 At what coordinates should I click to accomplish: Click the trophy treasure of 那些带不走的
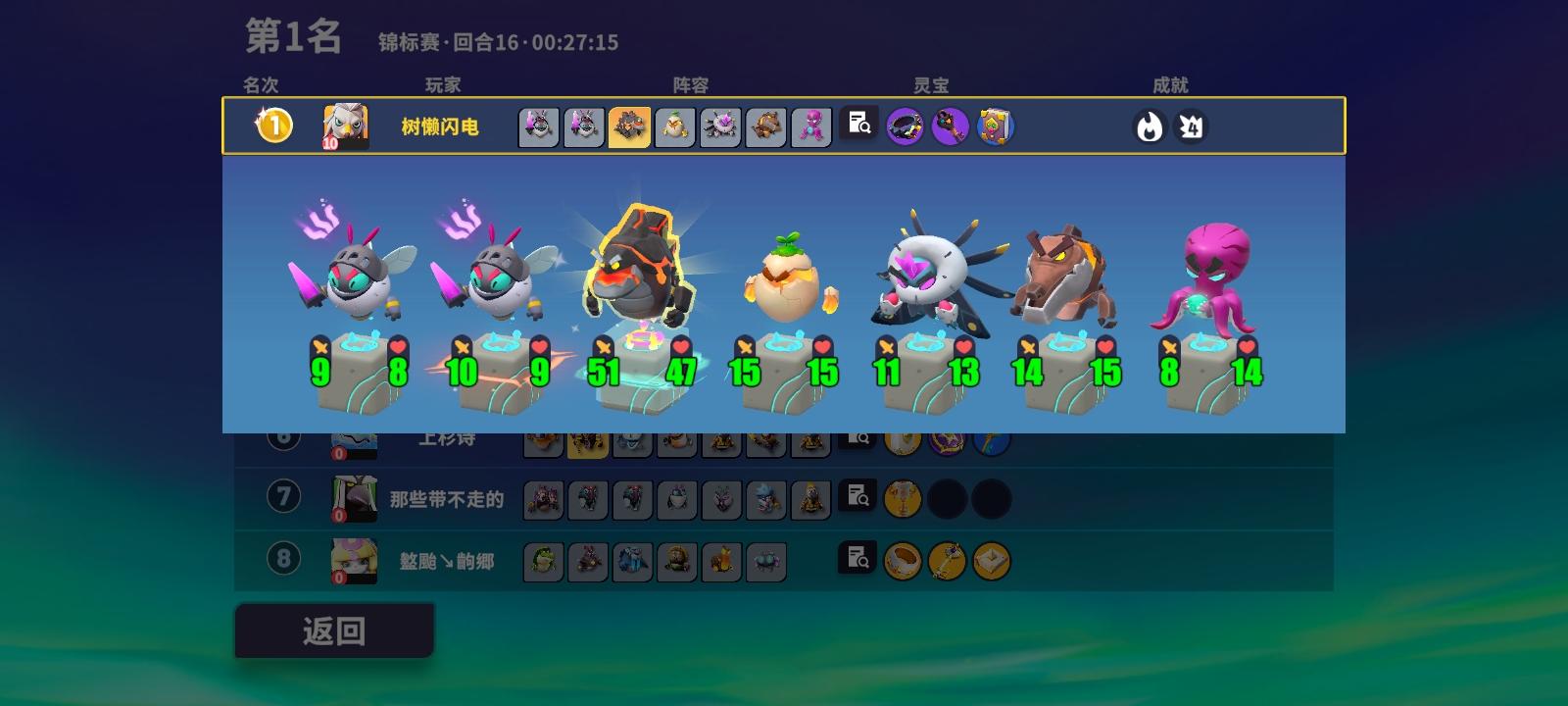click(x=903, y=498)
